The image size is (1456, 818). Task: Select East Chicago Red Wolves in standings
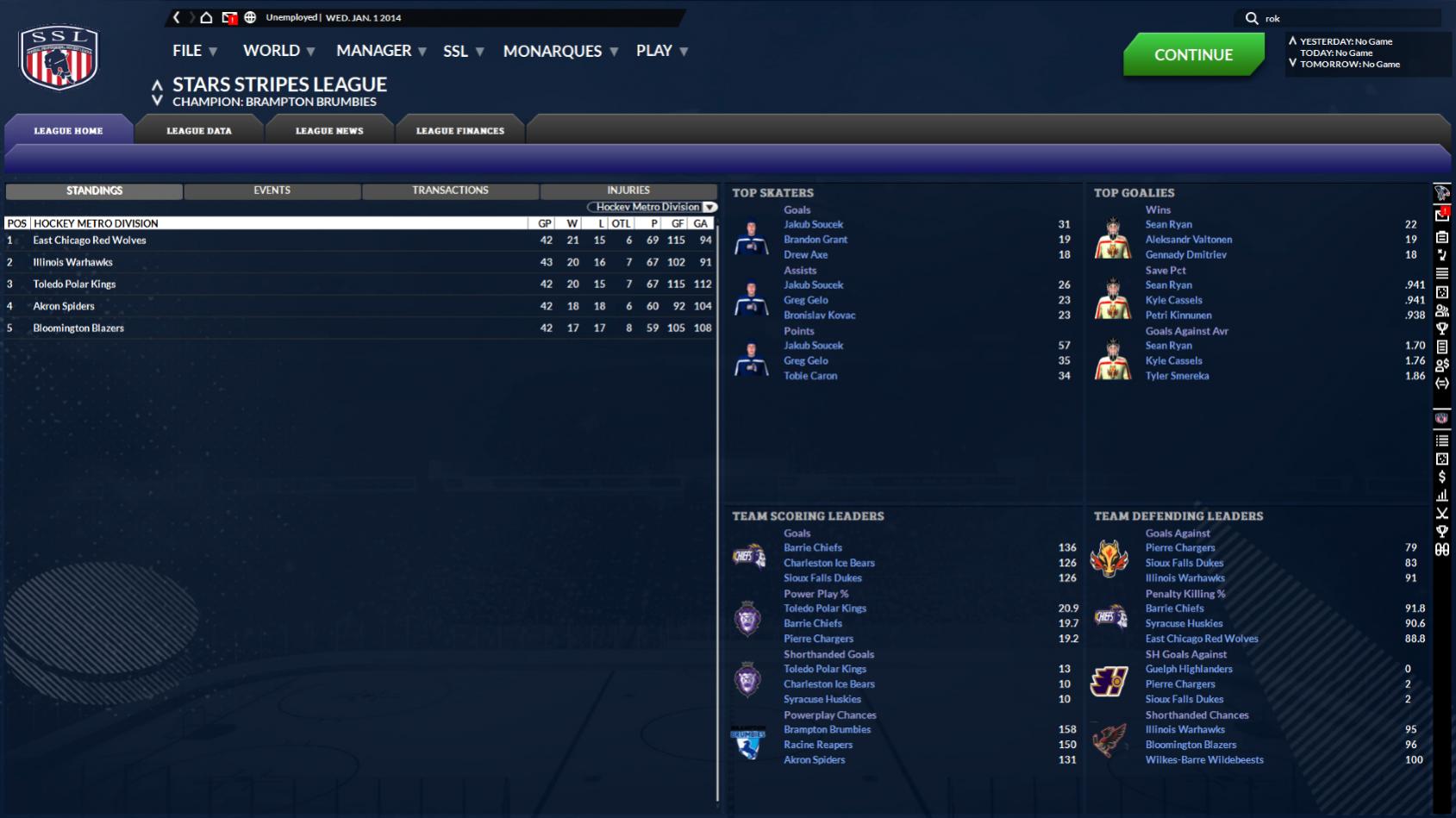[x=90, y=240]
